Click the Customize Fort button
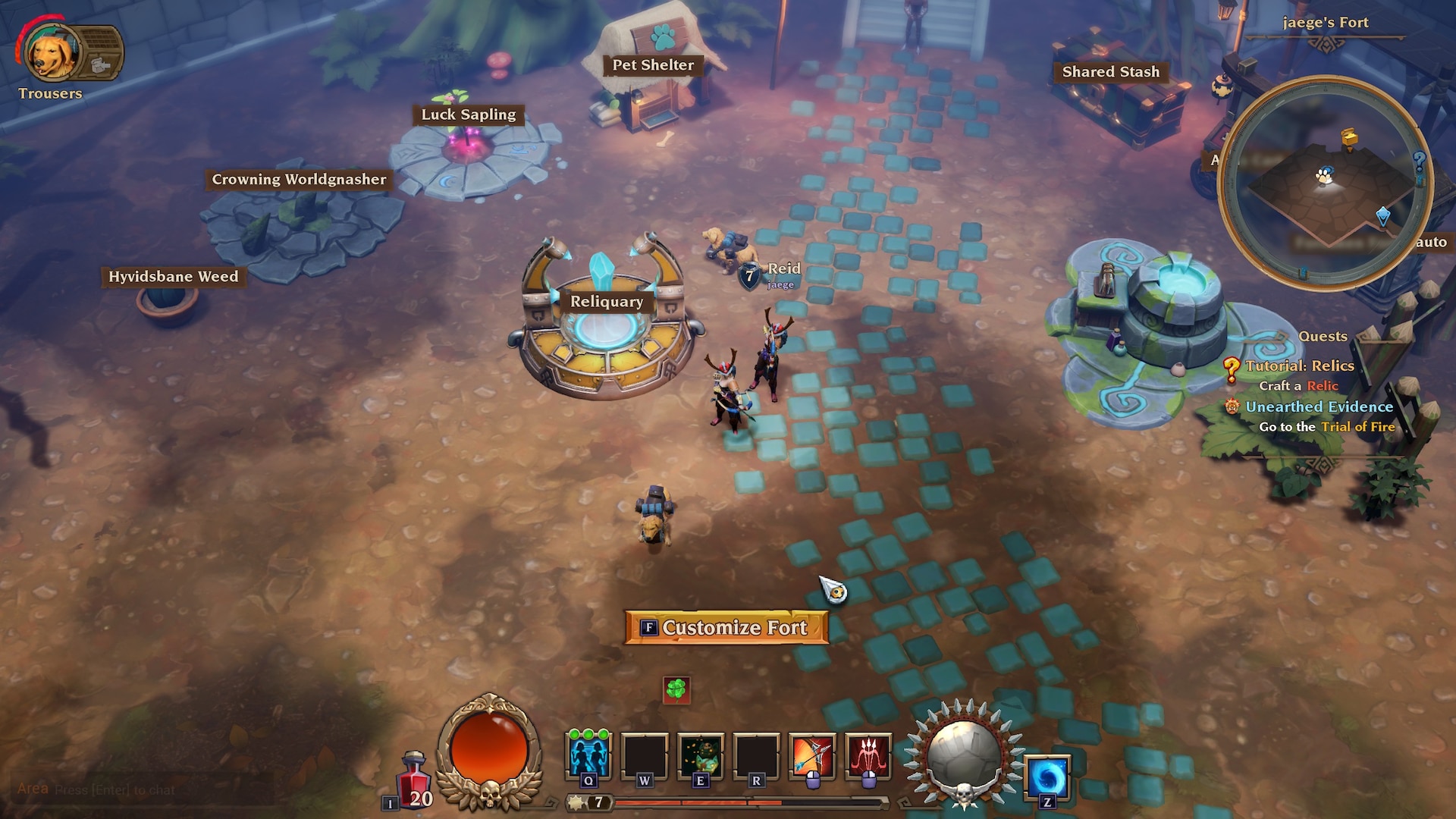This screenshot has height=819, width=1456. click(726, 628)
